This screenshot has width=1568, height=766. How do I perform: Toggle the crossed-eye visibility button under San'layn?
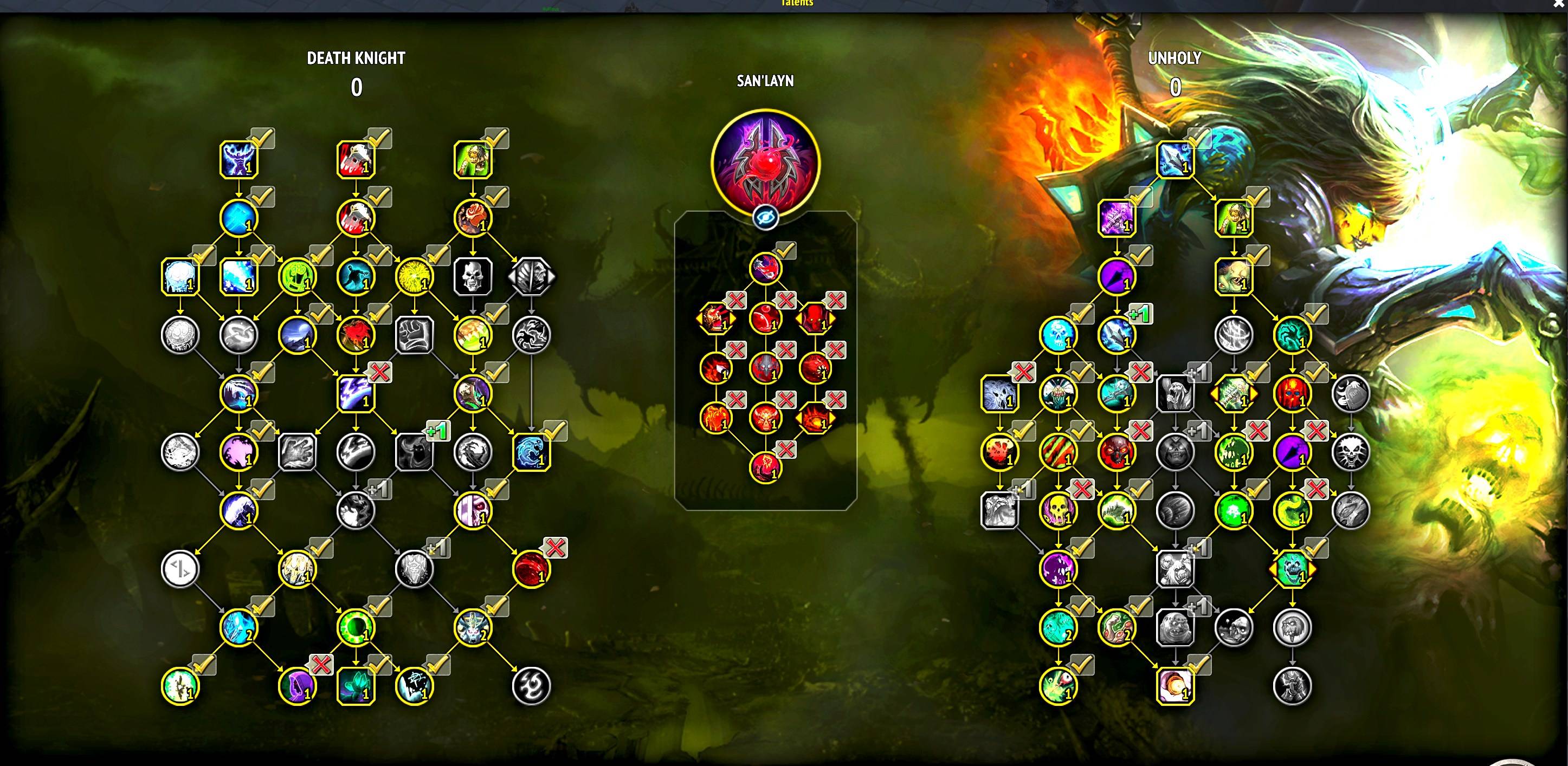coord(765,217)
